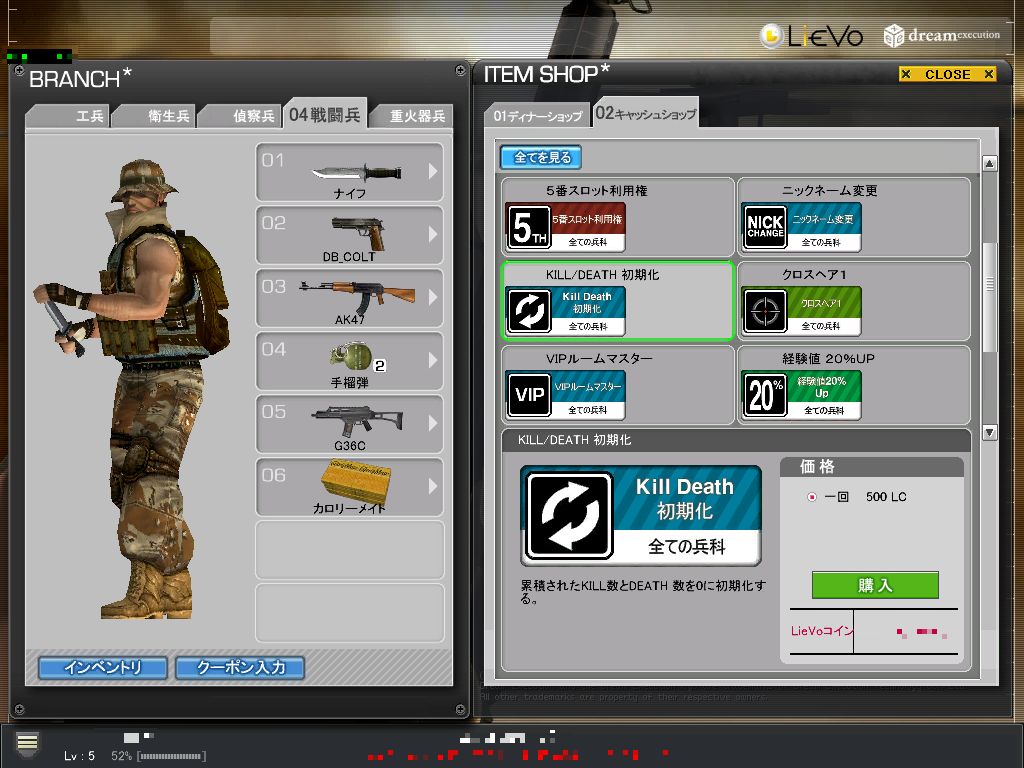Viewport: 1024px width, 768px height.
Task: Select the G36C weapon slot
Action: (350, 424)
